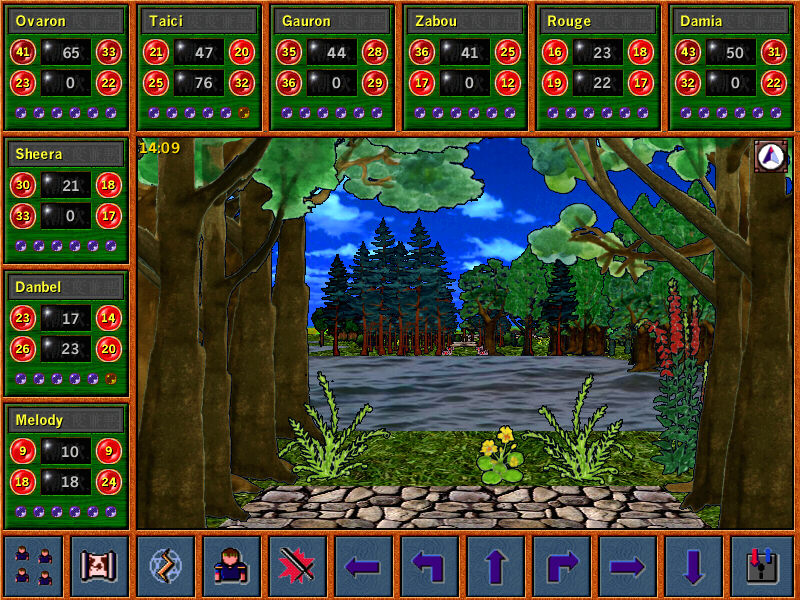Click the lightning bolt orb icon
This screenshot has width=800, height=600.
click(165, 566)
